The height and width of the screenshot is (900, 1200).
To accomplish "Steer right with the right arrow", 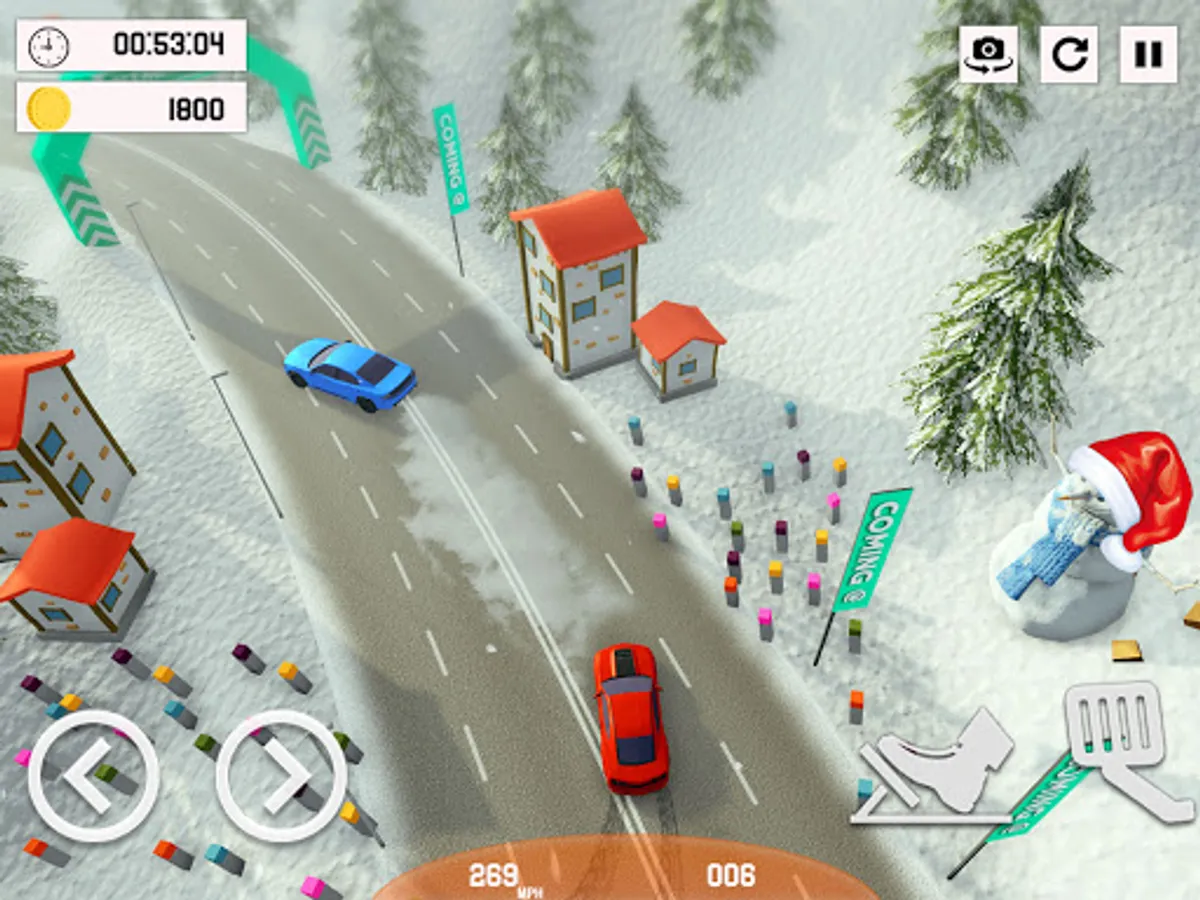I will (281, 776).
